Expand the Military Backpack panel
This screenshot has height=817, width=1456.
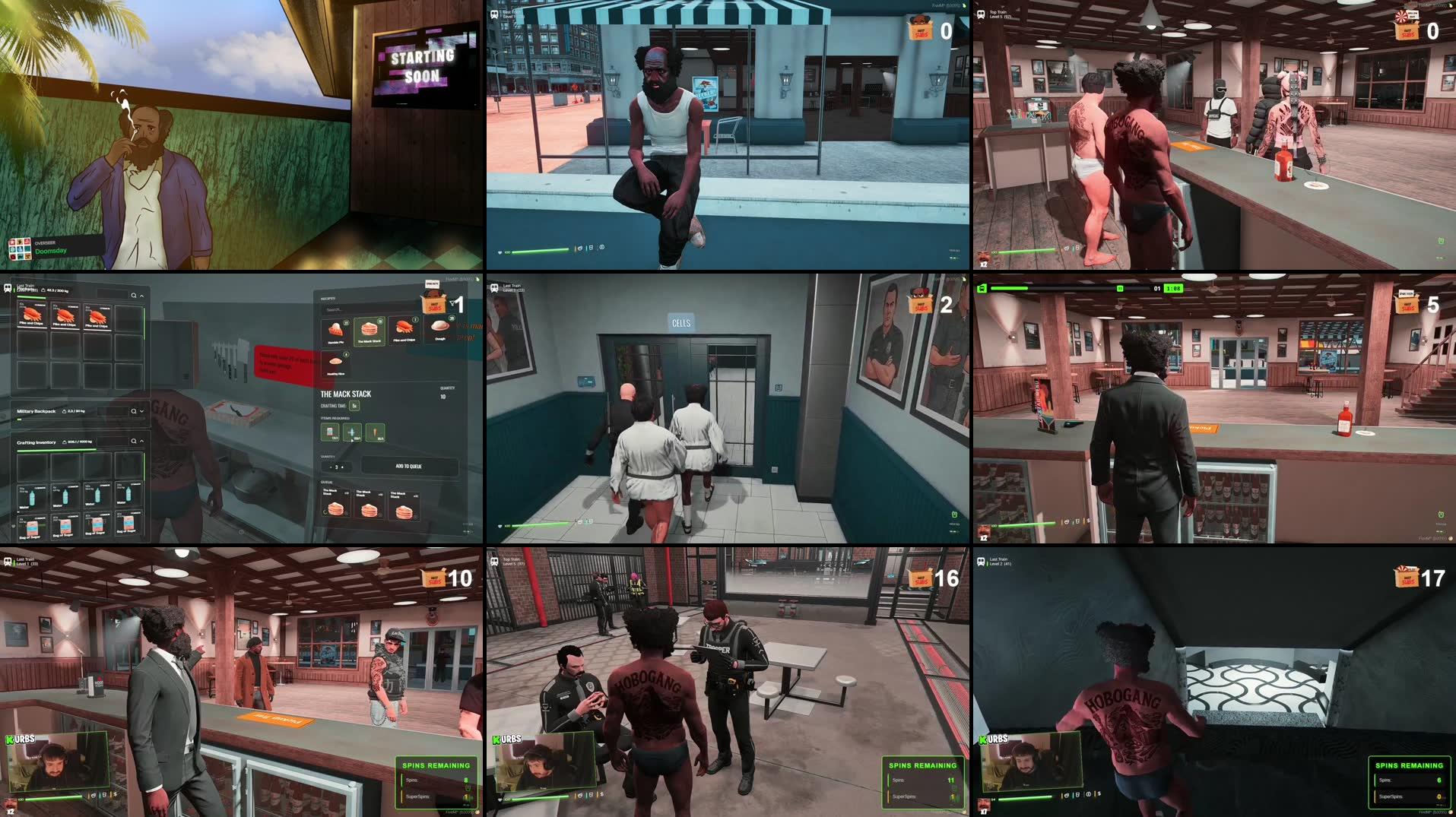tap(141, 411)
